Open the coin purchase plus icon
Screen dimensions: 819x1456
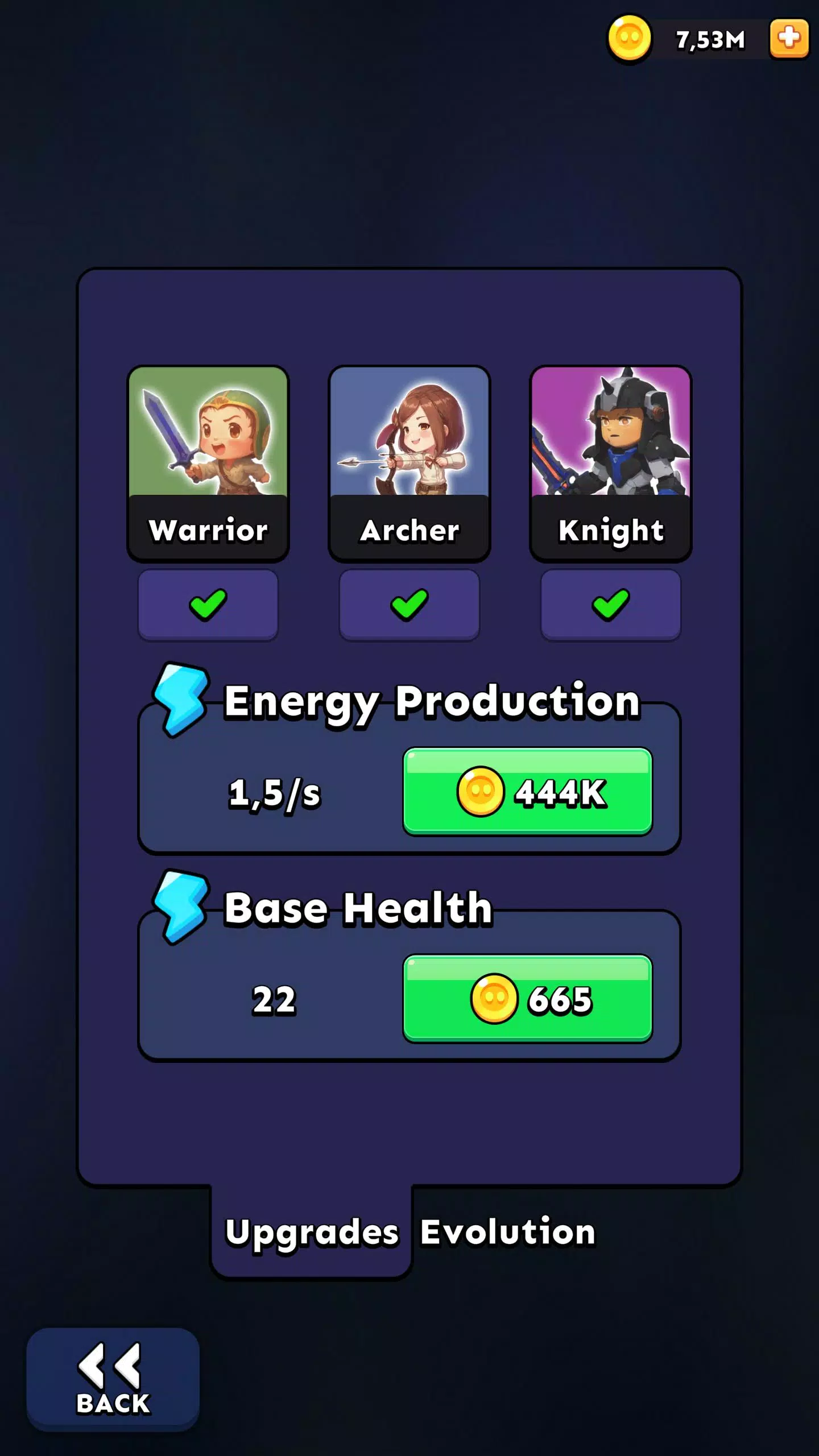point(789,39)
